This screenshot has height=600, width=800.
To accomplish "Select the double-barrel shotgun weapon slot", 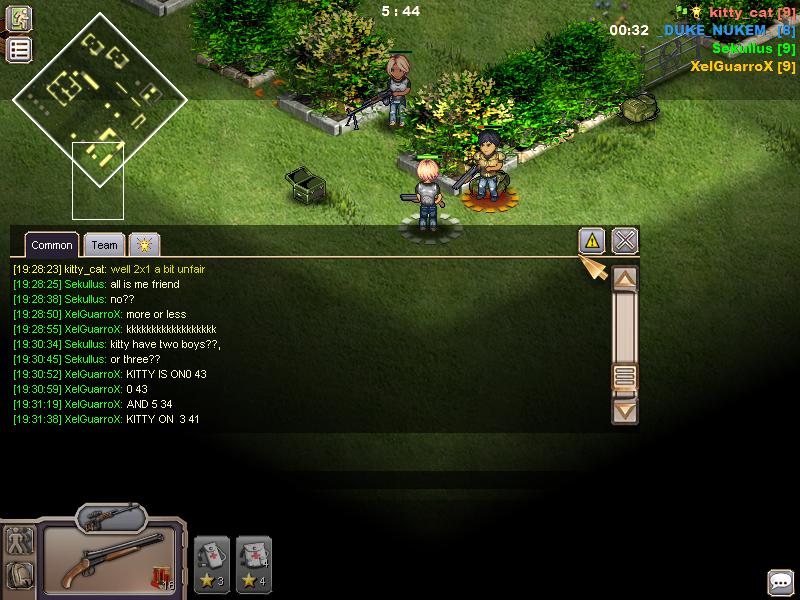I will point(110,561).
